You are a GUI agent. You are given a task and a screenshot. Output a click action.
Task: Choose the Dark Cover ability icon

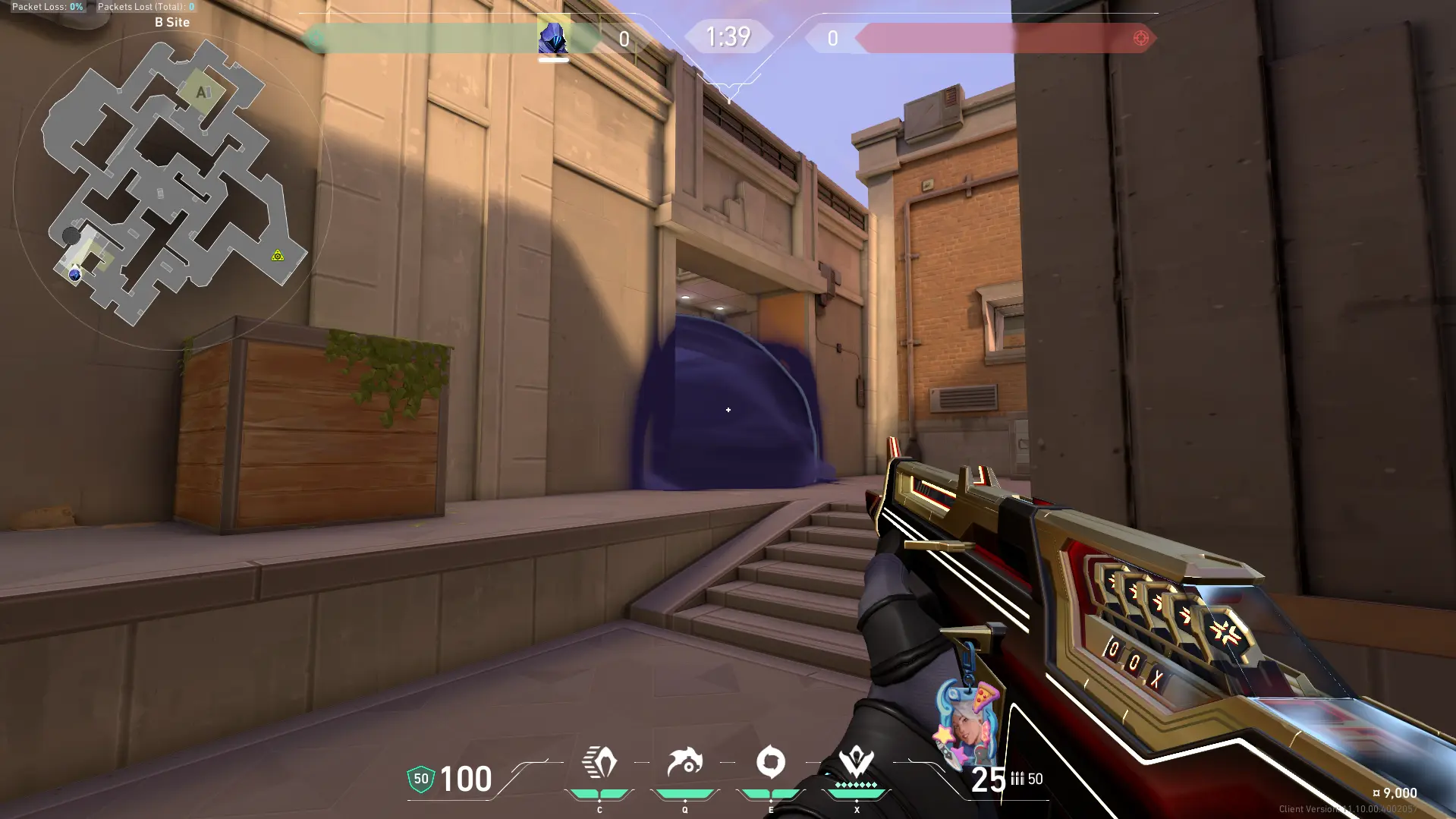[x=771, y=763]
